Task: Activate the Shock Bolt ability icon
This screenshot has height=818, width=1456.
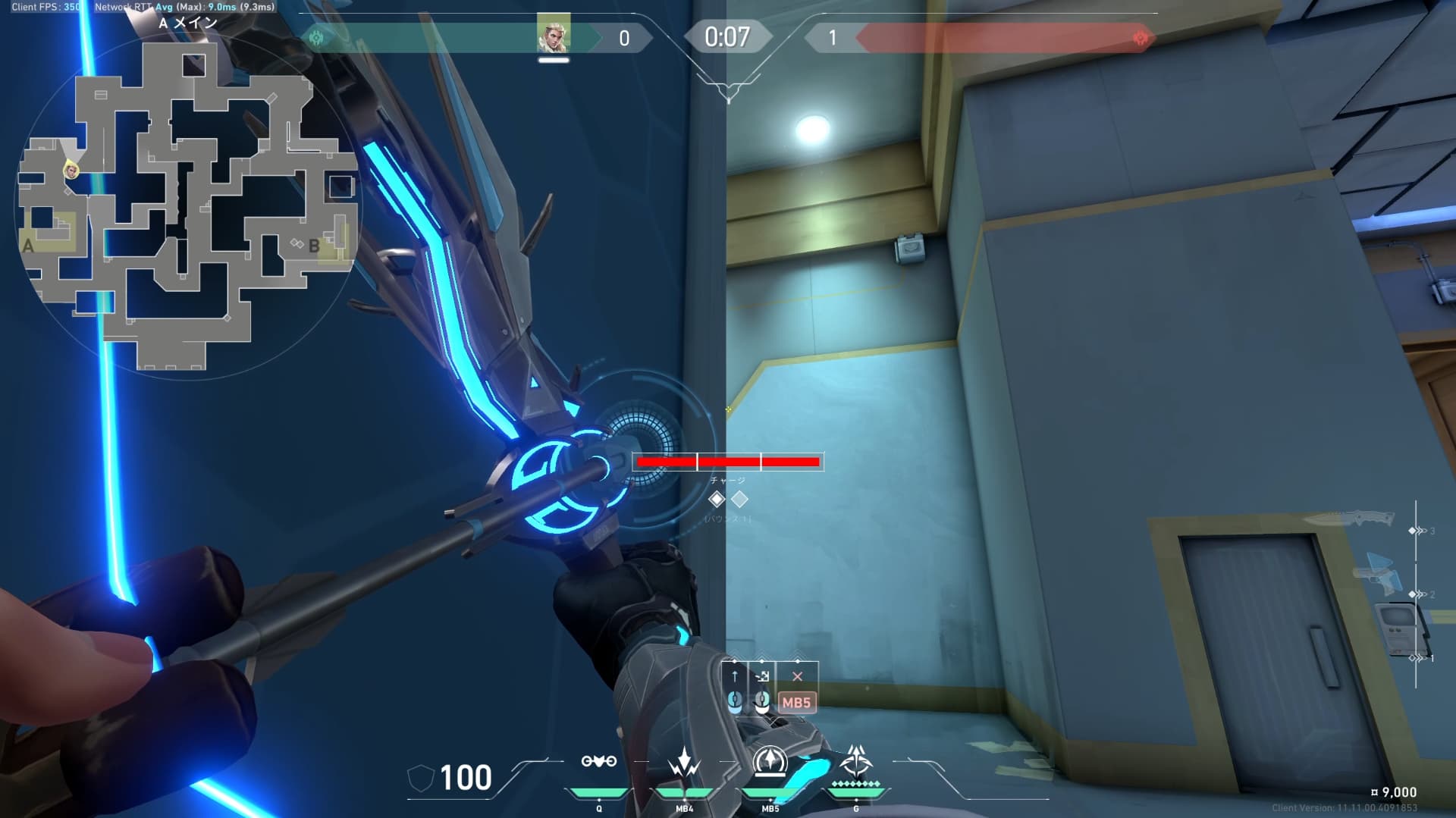Action: 684,761
